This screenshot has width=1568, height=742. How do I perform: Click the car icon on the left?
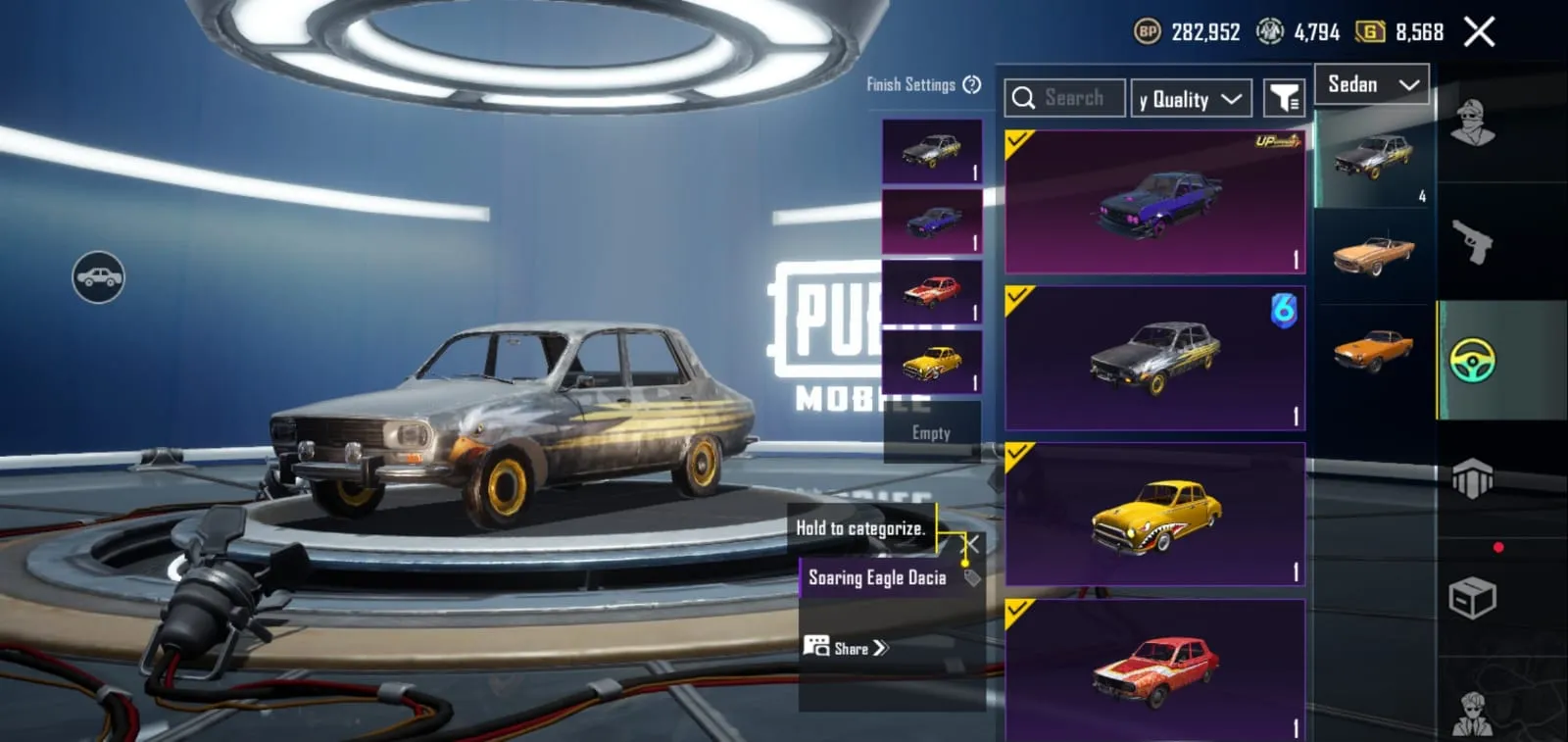coord(101,277)
